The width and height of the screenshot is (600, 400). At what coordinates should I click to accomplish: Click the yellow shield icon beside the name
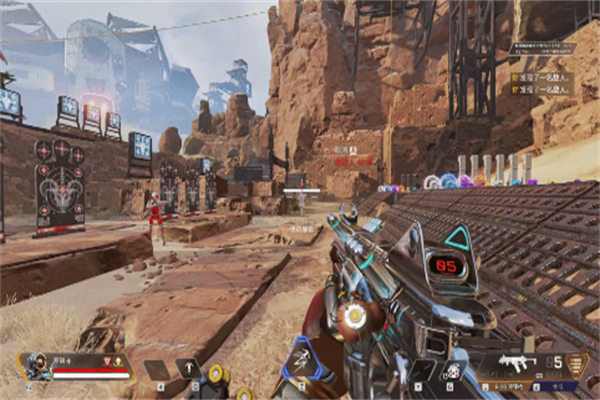(119, 360)
